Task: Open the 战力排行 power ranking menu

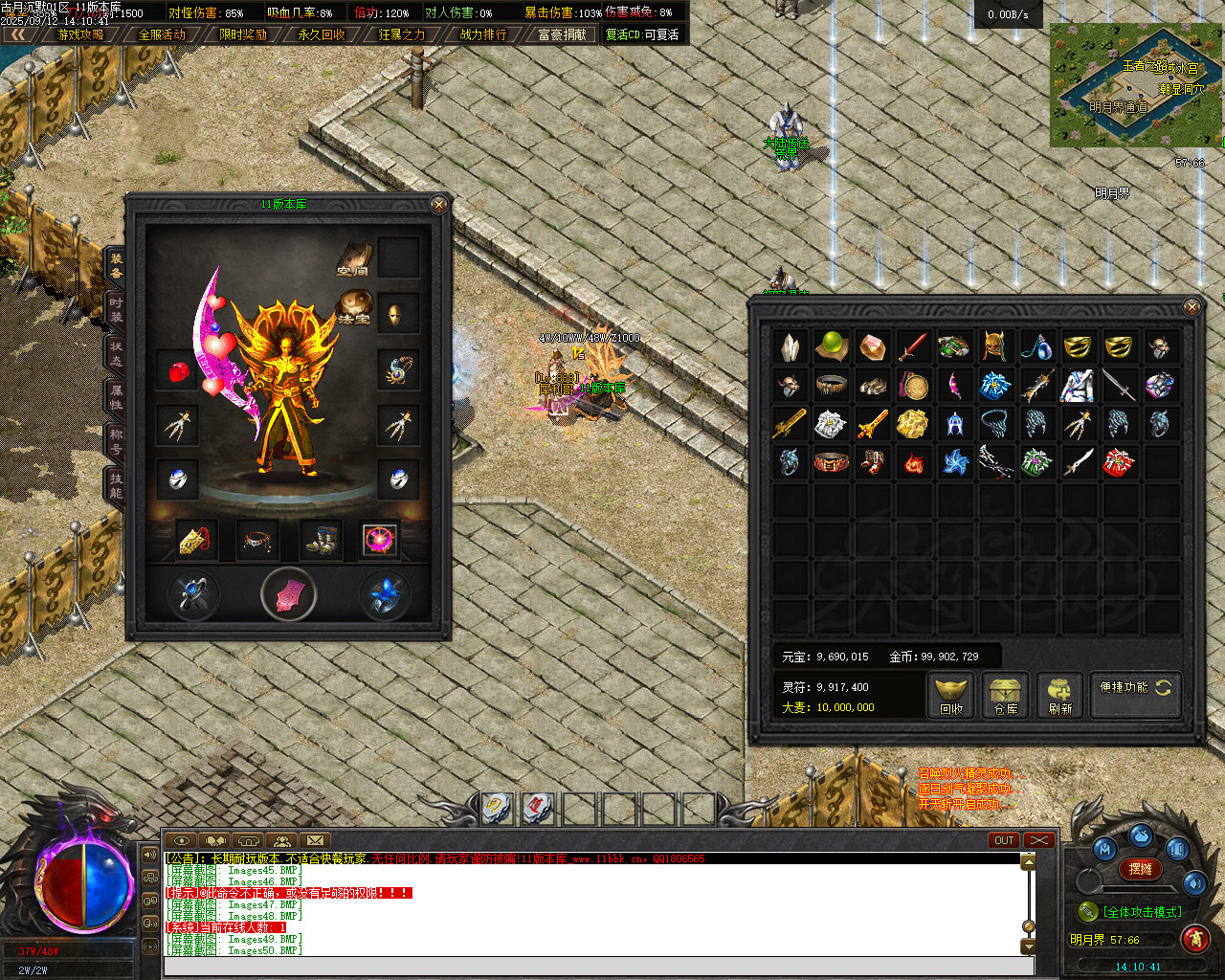Action: tap(483, 34)
